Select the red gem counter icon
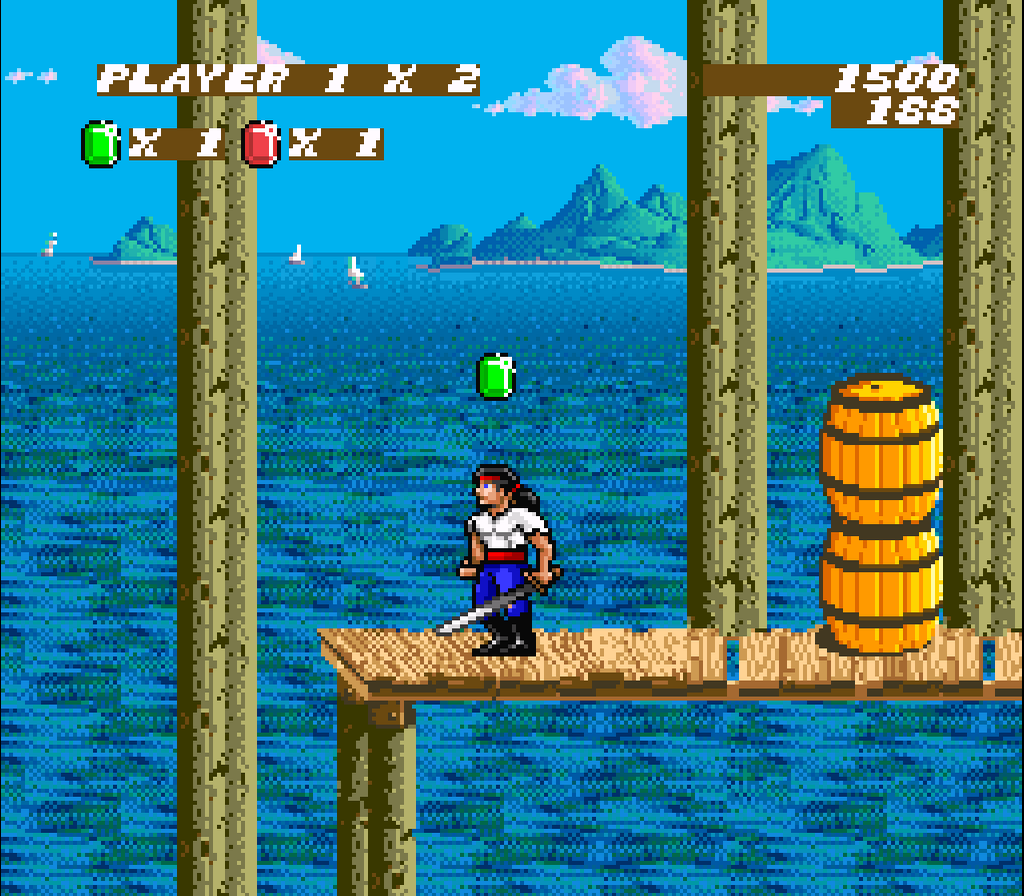 click(261, 143)
